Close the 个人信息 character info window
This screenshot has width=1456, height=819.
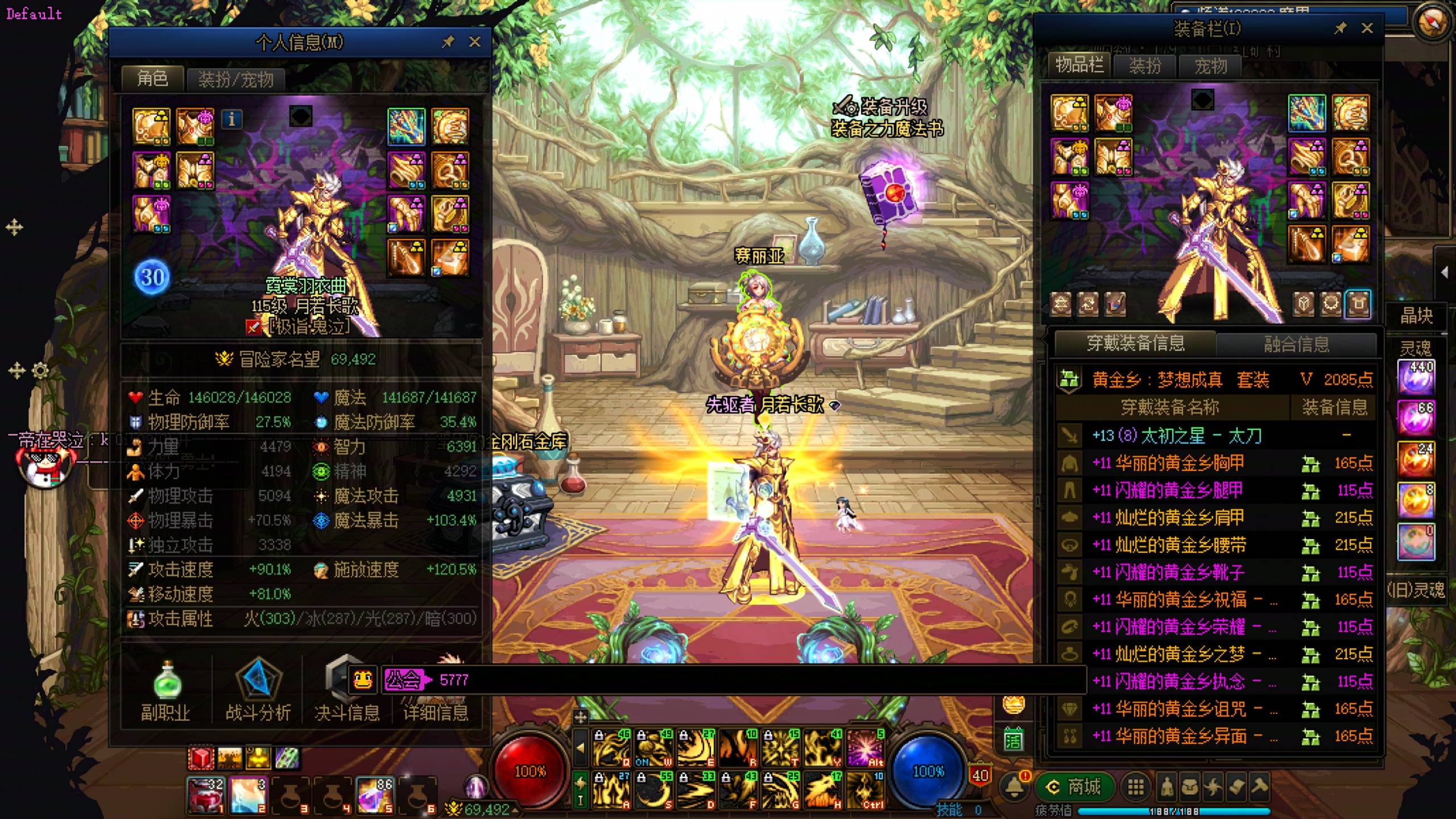coord(475,42)
